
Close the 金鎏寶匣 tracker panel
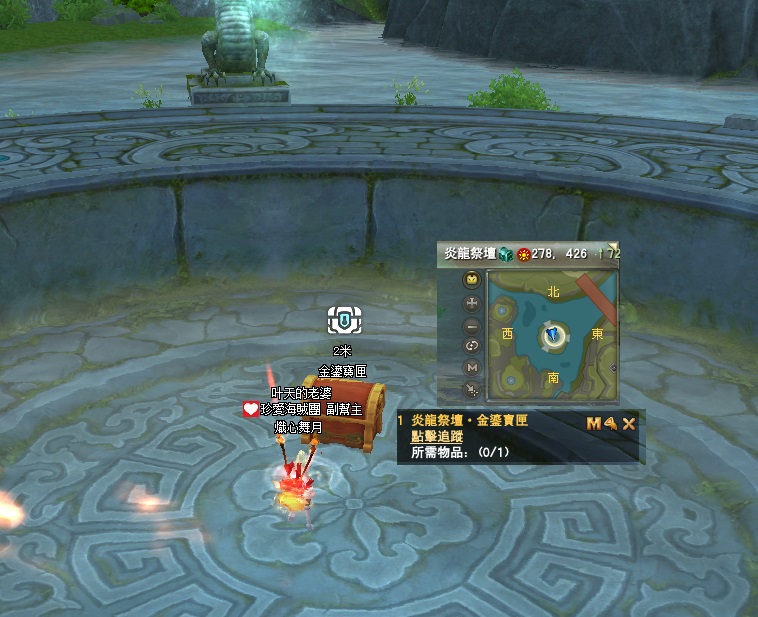(x=630, y=423)
